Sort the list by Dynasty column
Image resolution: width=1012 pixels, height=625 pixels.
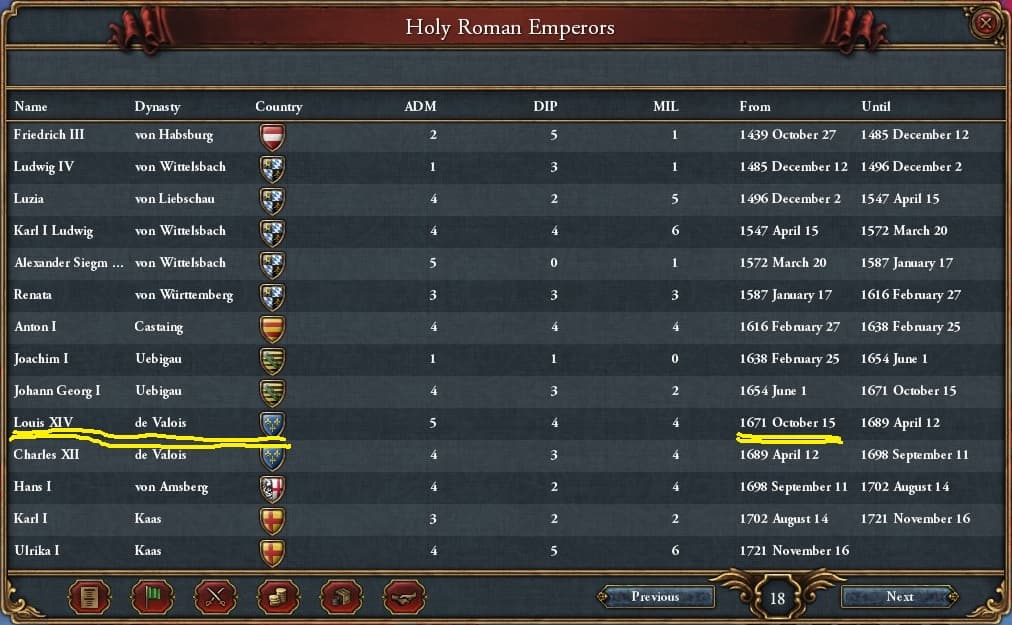point(159,106)
